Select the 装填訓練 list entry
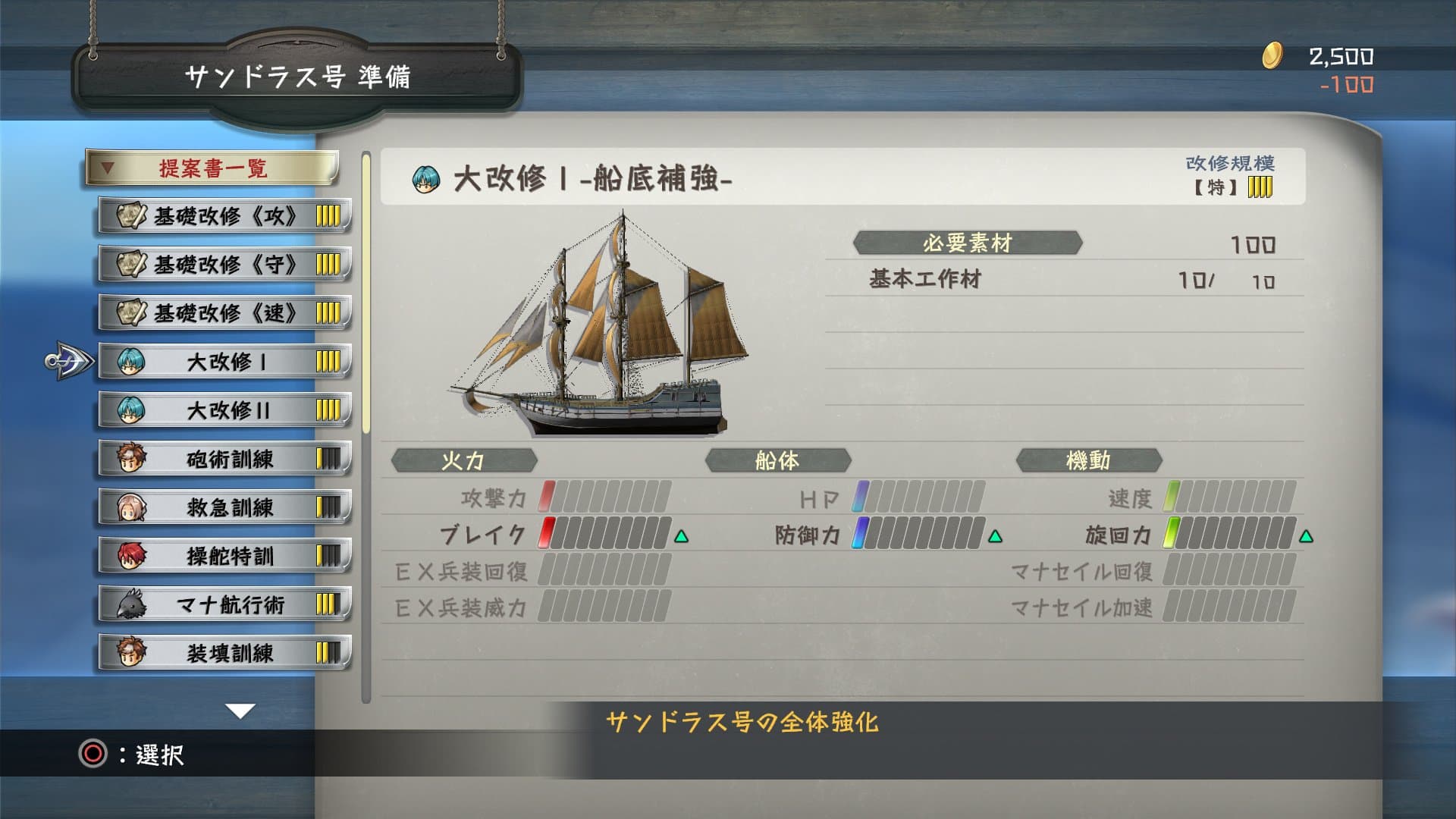The width and height of the screenshot is (1456, 819). tap(224, 652)
